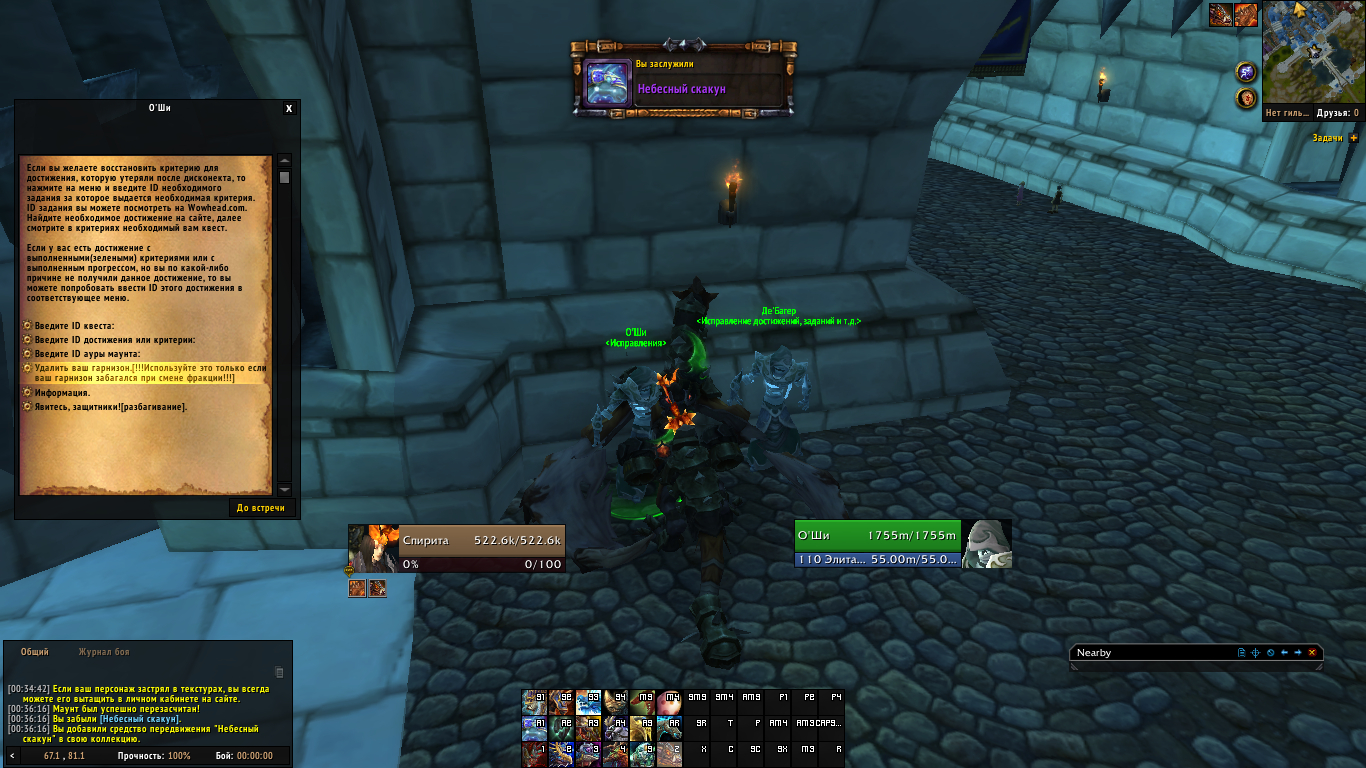Click the 'Друзья: 0' friends panel
This screenshot has height=768, width=1366.
pyautogui.click(x=1338, y=113)
